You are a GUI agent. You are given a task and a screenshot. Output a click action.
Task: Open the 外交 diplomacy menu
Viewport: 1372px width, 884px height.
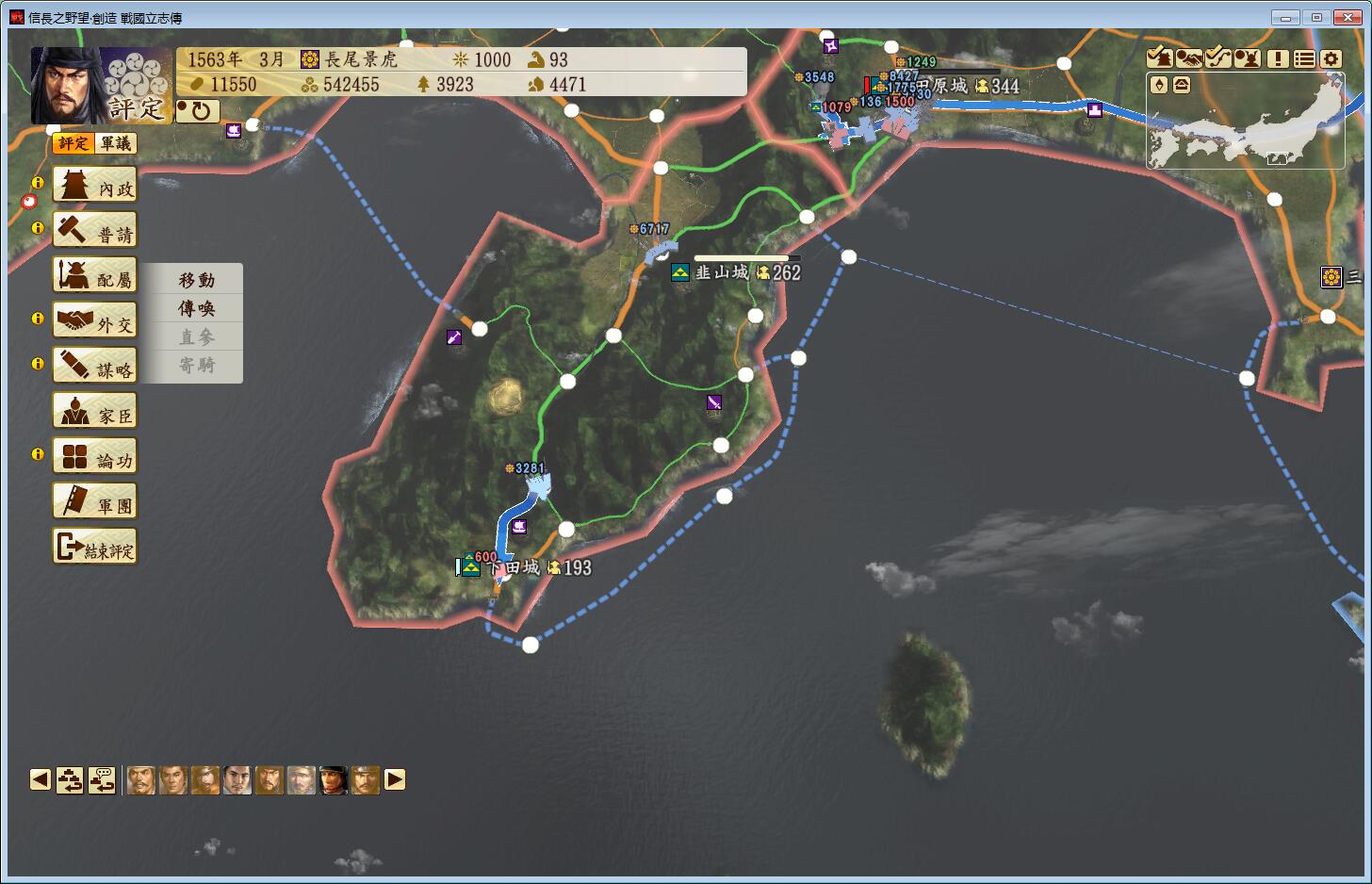click(x=95, y=321)
